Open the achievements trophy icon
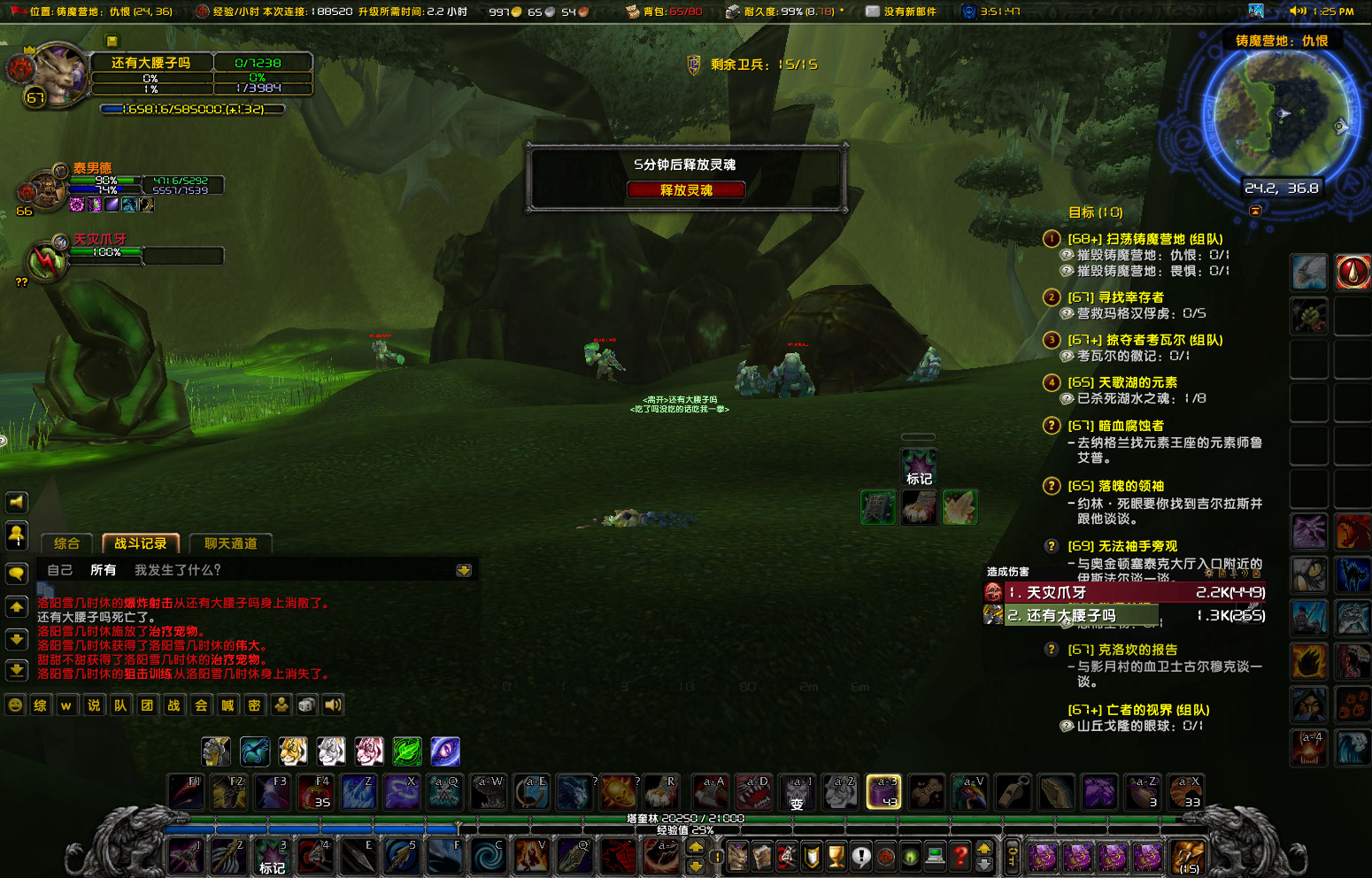 (834, 855)
